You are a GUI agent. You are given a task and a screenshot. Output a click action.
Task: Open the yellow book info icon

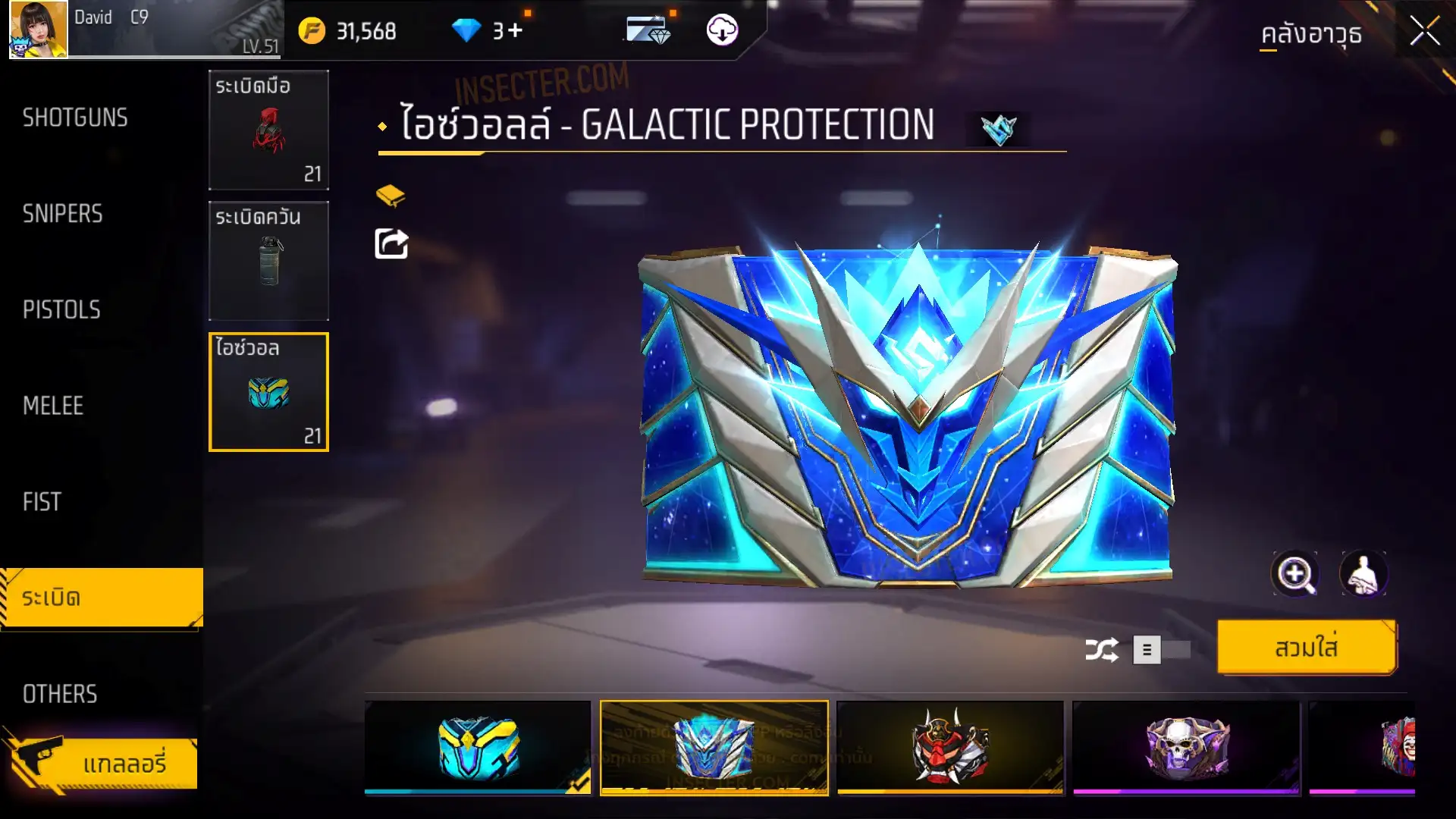click(x=391, y=196)
